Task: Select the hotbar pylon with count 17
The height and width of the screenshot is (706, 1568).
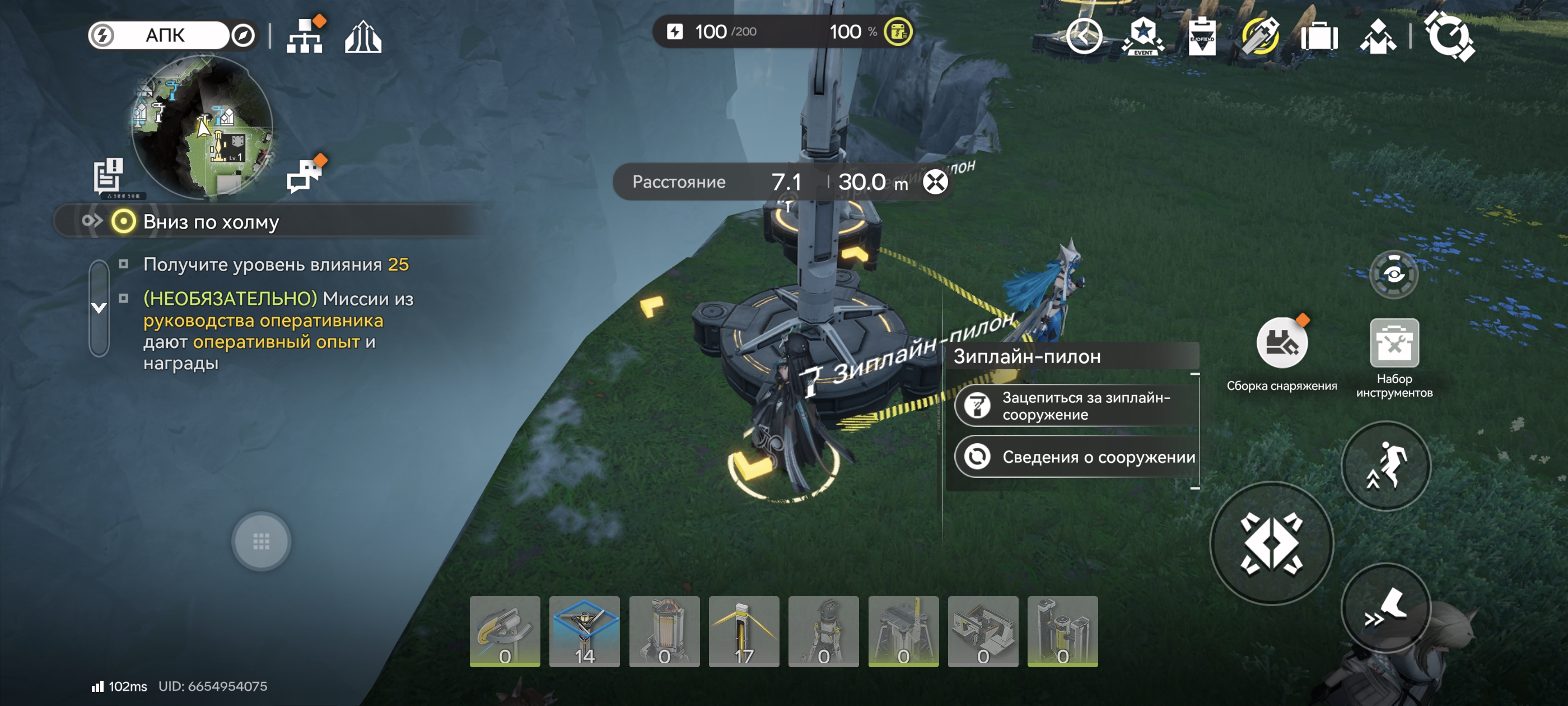Action: coord(744,631)
